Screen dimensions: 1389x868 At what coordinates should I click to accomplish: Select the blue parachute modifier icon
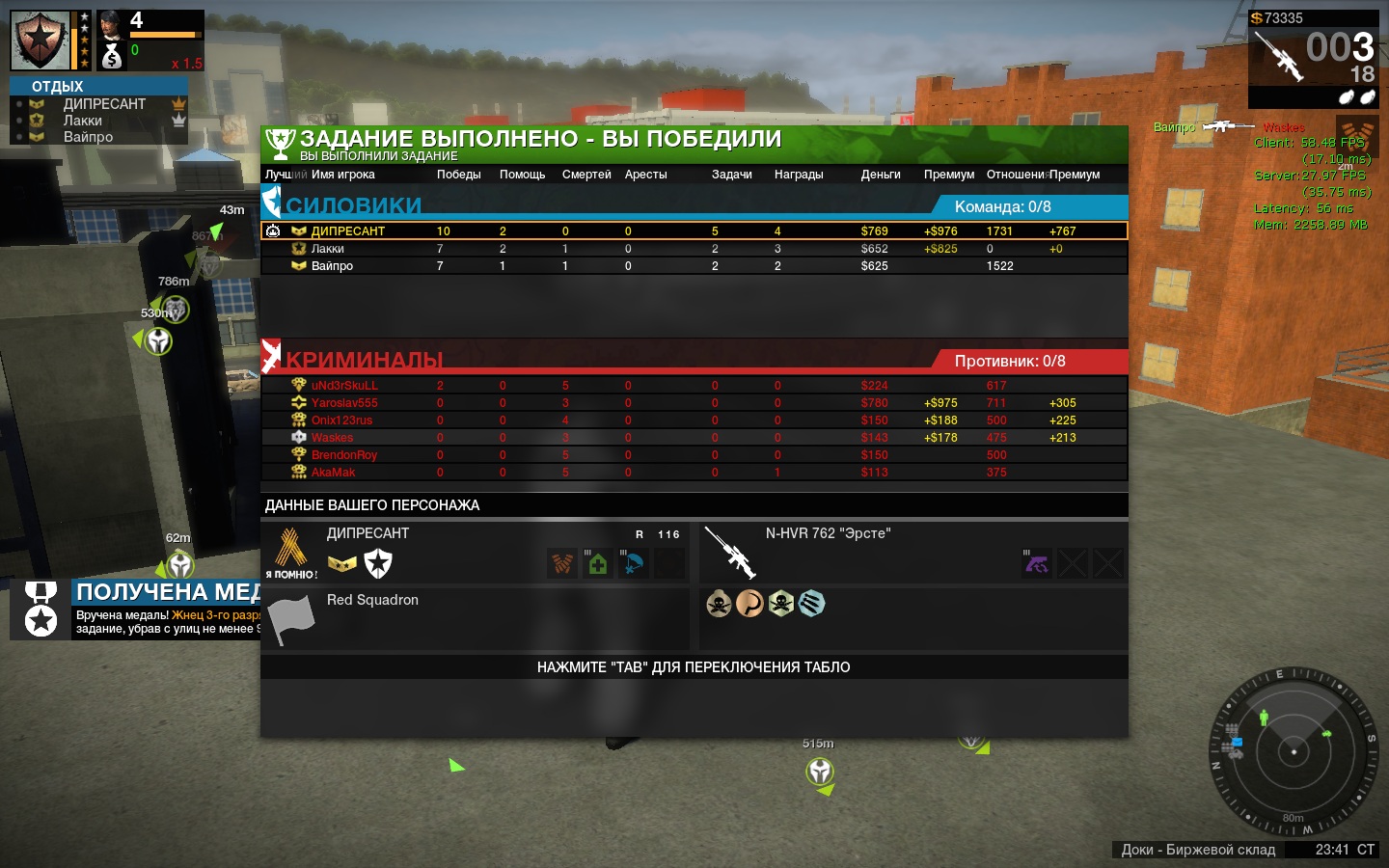coord(633,563)
